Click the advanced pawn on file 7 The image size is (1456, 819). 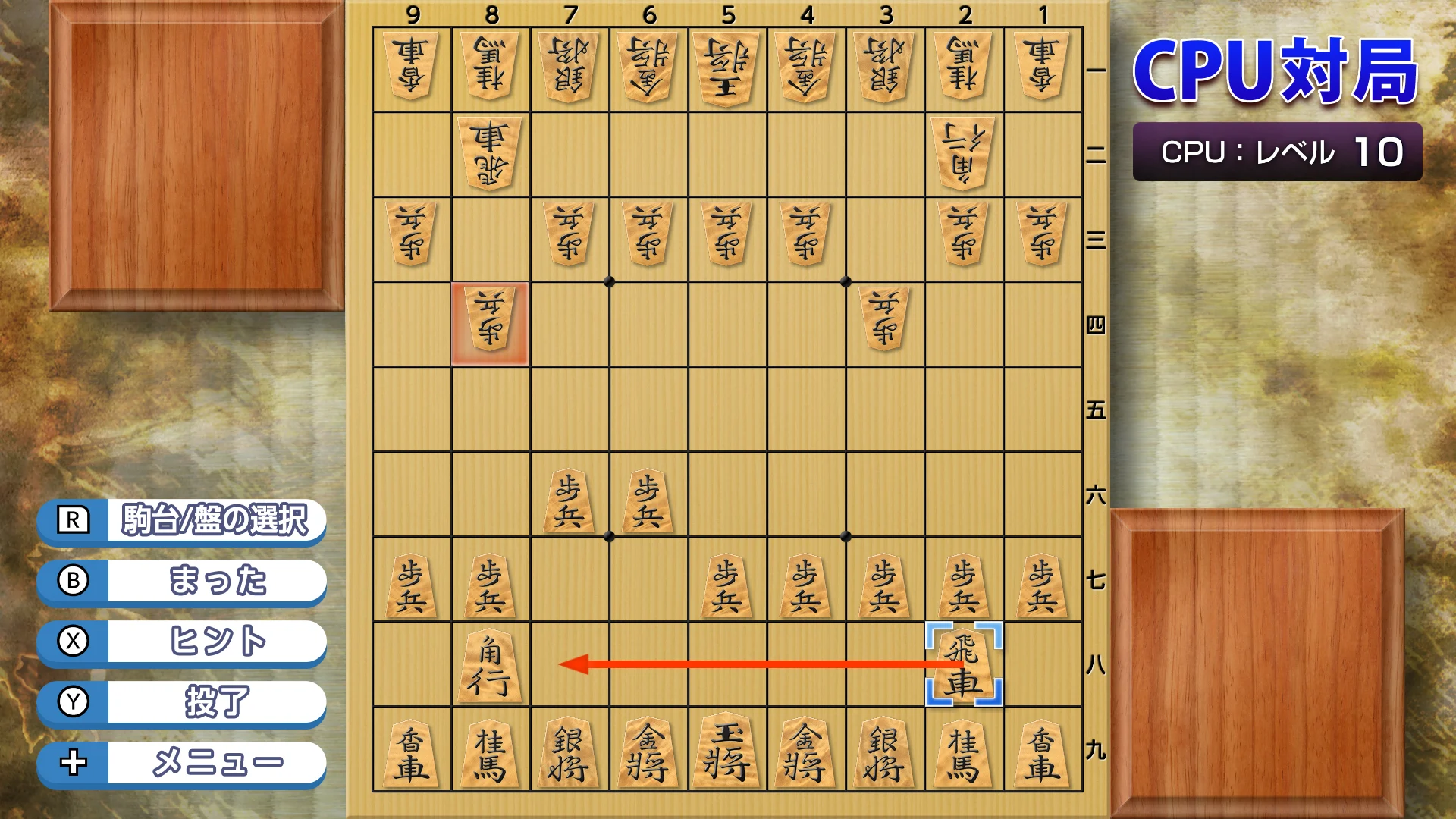[x=570, y=497]
